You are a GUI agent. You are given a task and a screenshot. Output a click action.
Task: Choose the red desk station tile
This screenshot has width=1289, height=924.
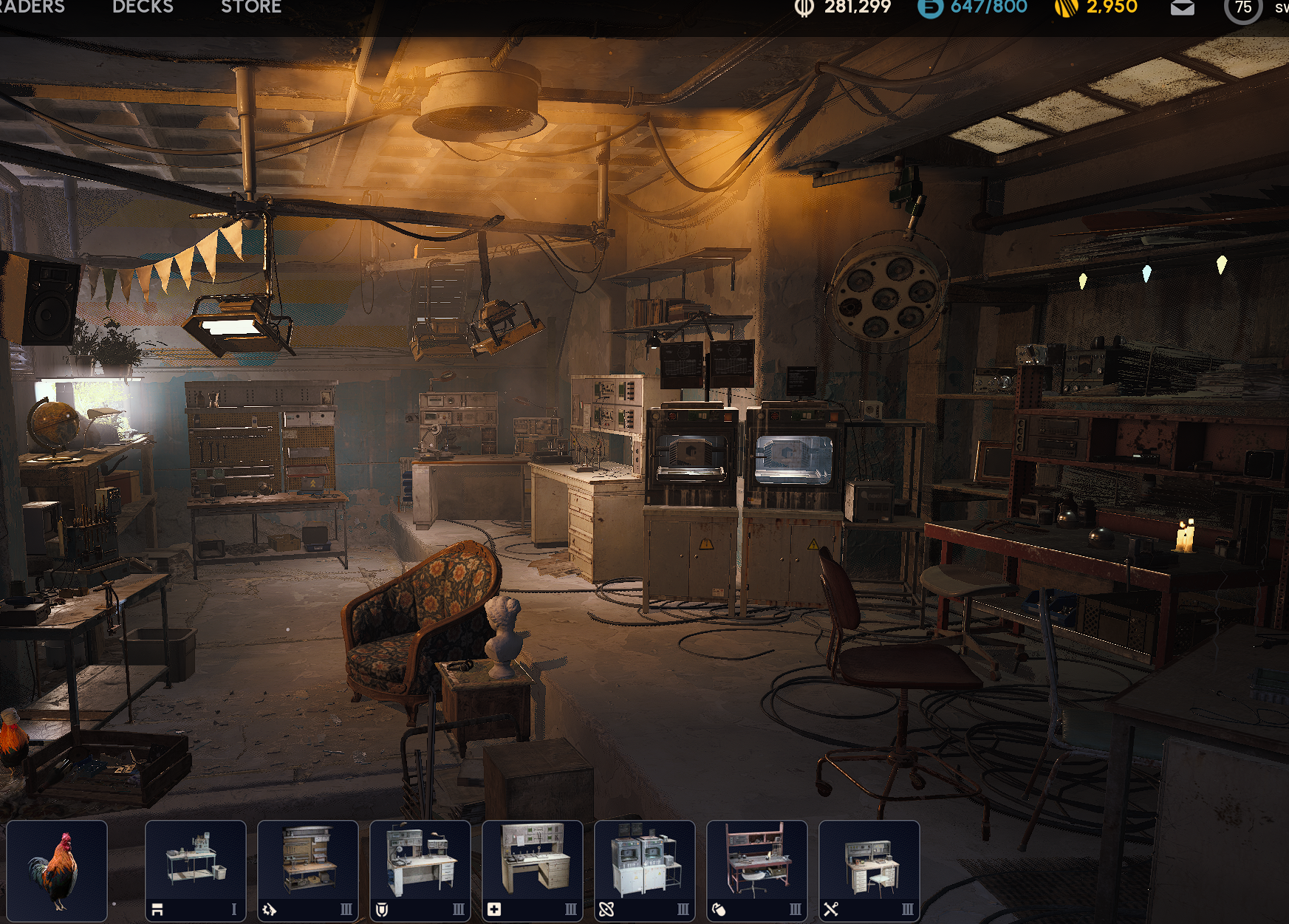(x=757, y=870)
